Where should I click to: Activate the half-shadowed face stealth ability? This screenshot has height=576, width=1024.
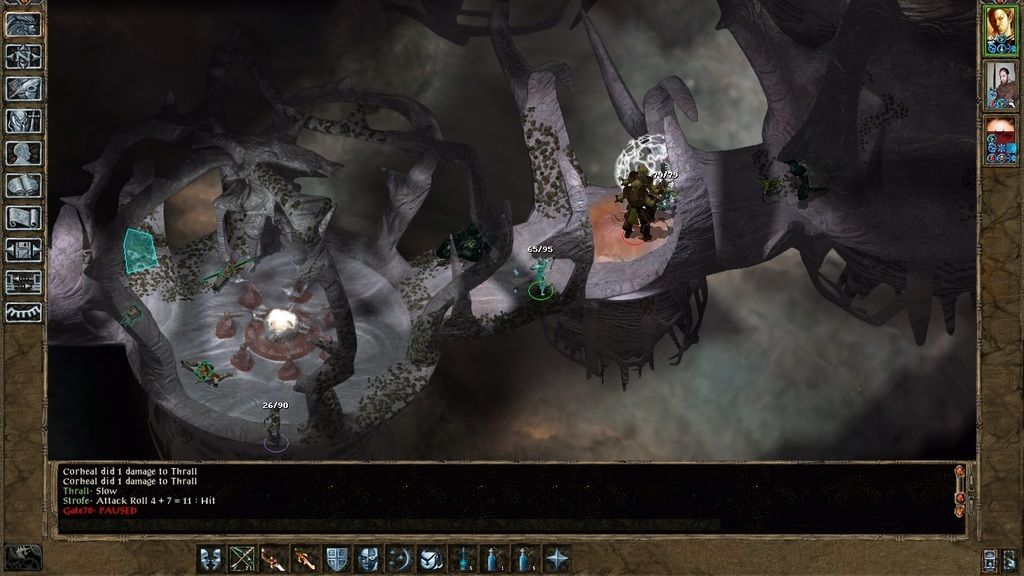coord(369,558)
